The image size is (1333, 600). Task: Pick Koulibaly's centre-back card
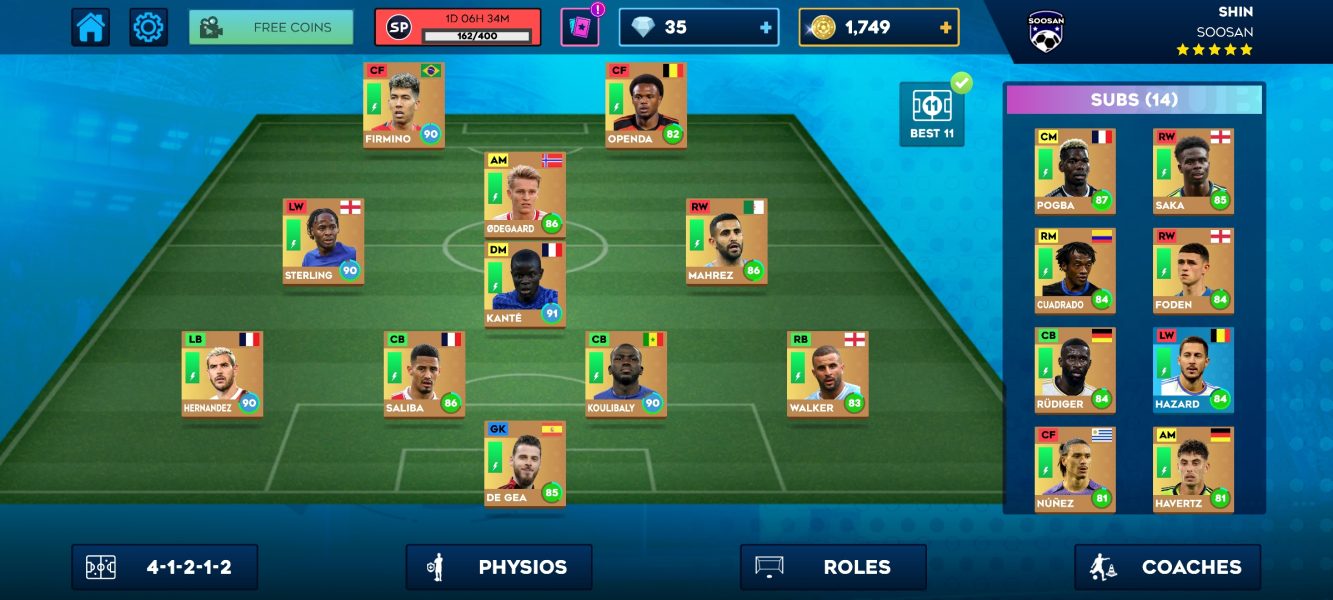[626, 374]
